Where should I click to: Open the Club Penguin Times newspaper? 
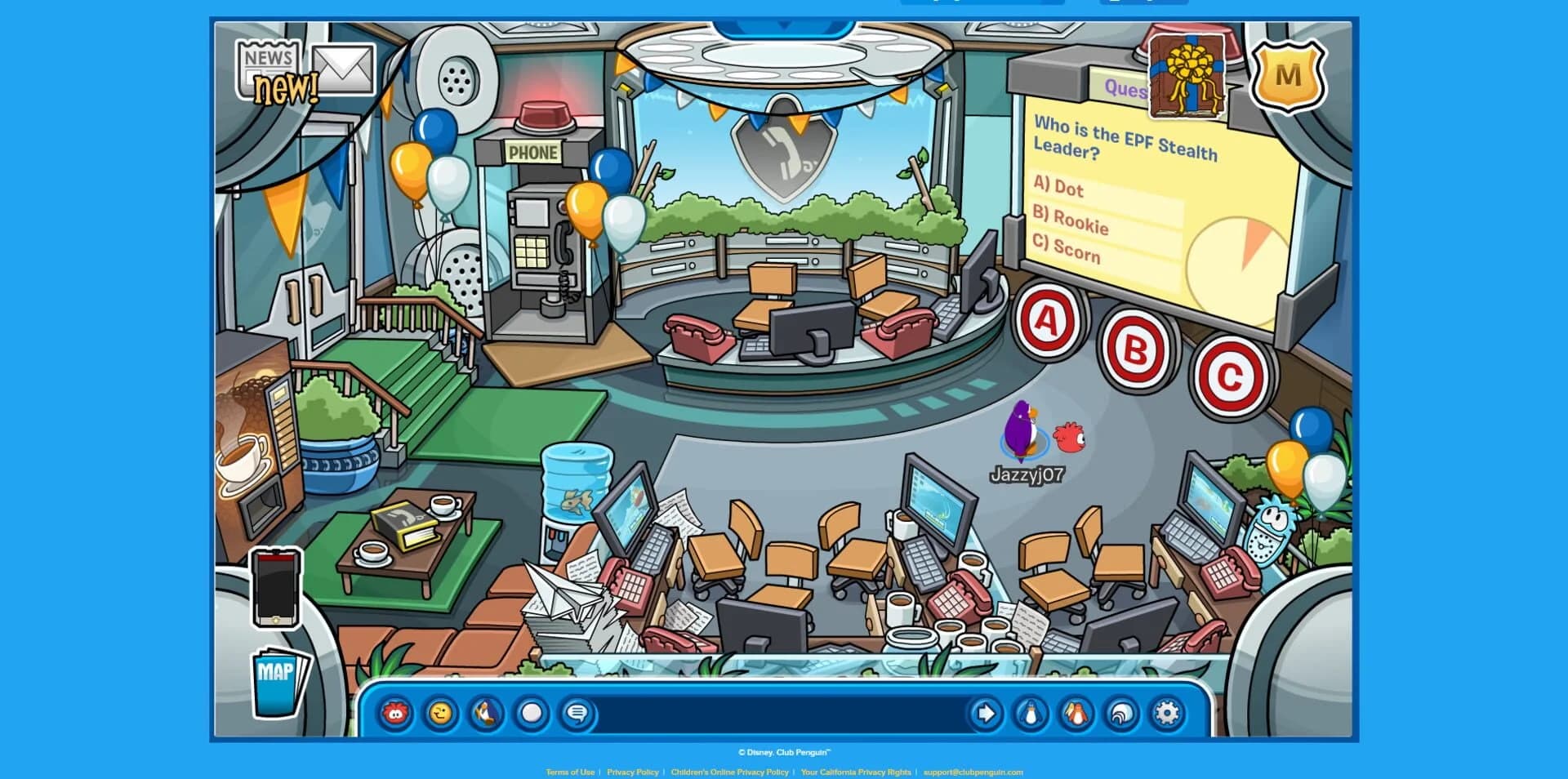(269, 65)
